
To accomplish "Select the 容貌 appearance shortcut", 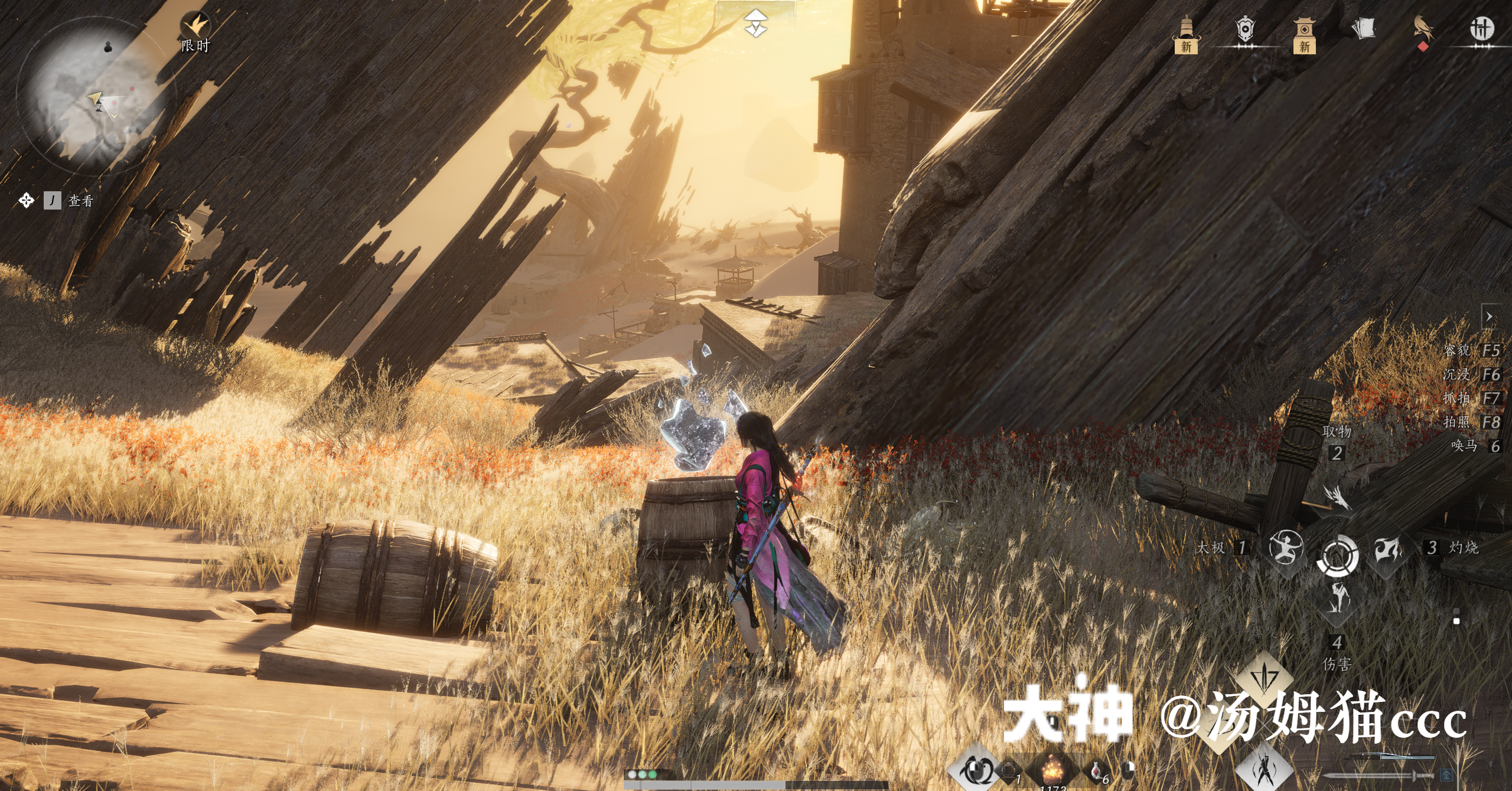I will pos(1471,351).
